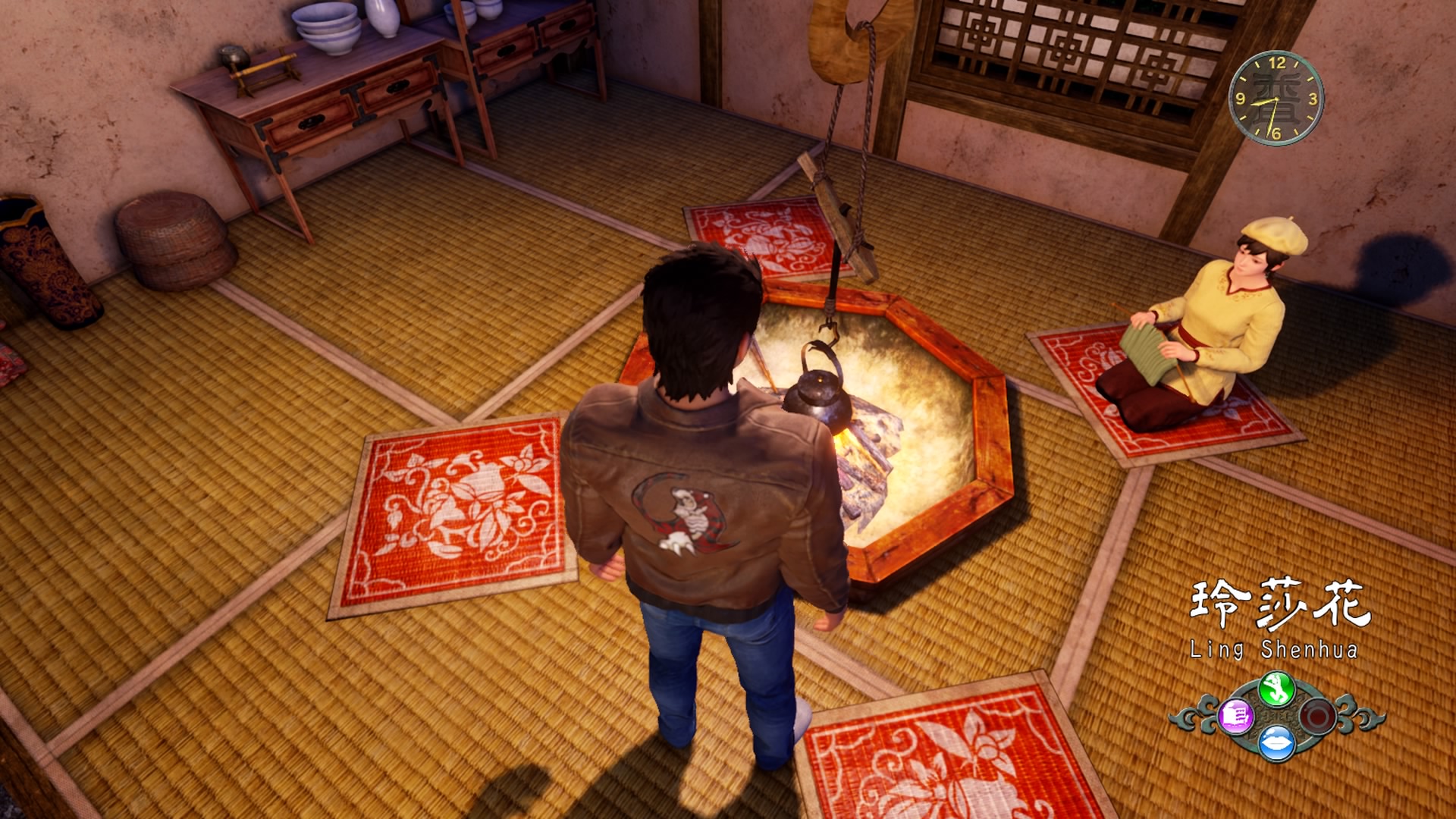Click the clock HUD in the top corner

point(1278,99)
